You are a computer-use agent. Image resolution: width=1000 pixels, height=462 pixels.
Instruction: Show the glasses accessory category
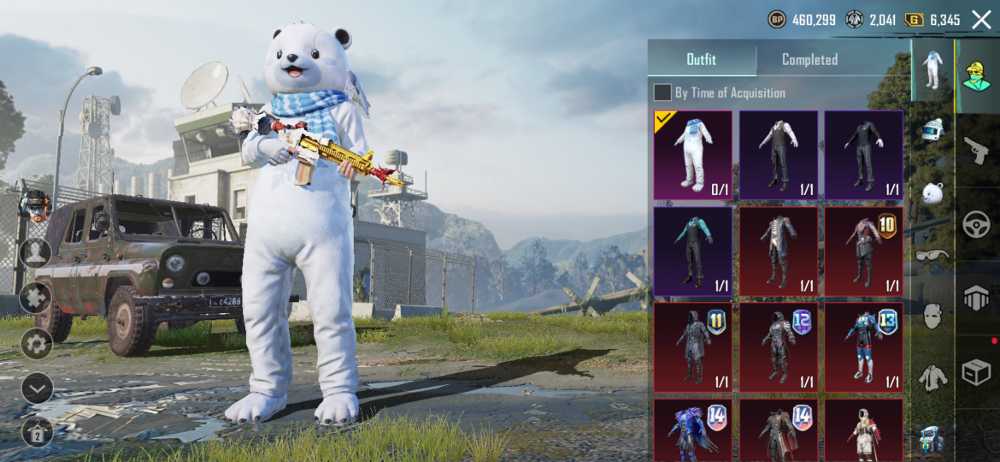(x=932, y=255)
